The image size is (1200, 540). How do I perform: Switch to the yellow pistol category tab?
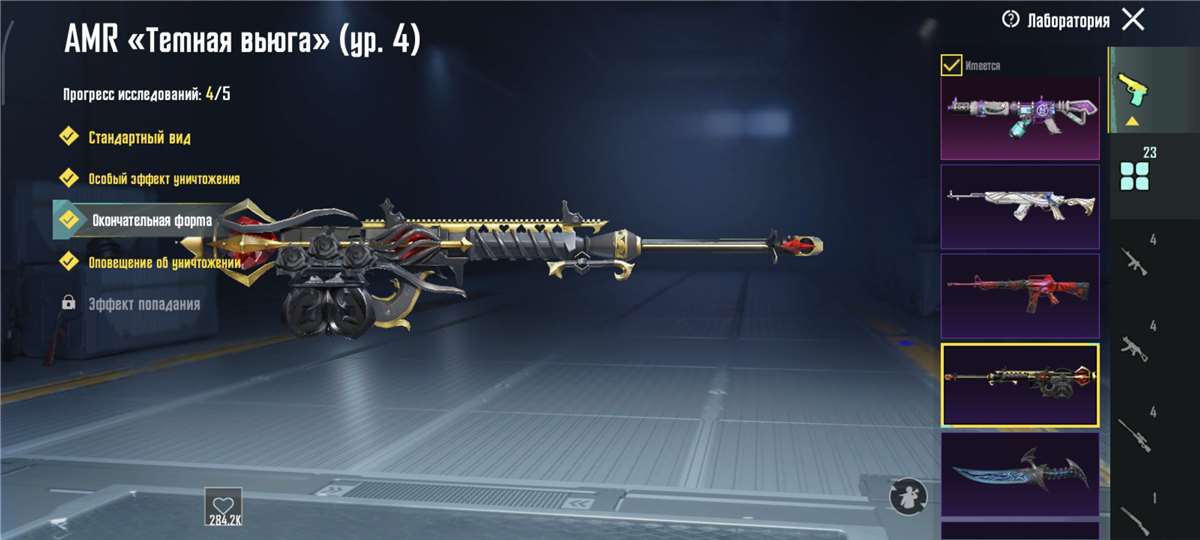click(x=1134, y=88)
